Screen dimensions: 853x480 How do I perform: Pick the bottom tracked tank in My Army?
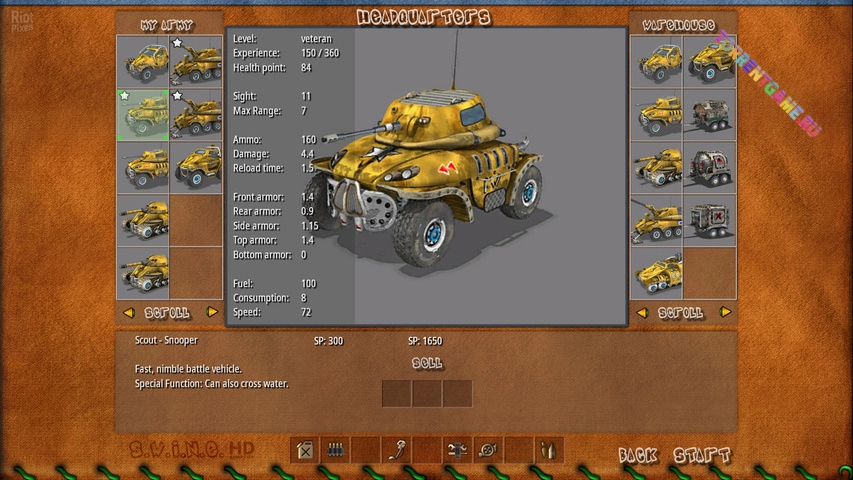[x=142, y=273]
